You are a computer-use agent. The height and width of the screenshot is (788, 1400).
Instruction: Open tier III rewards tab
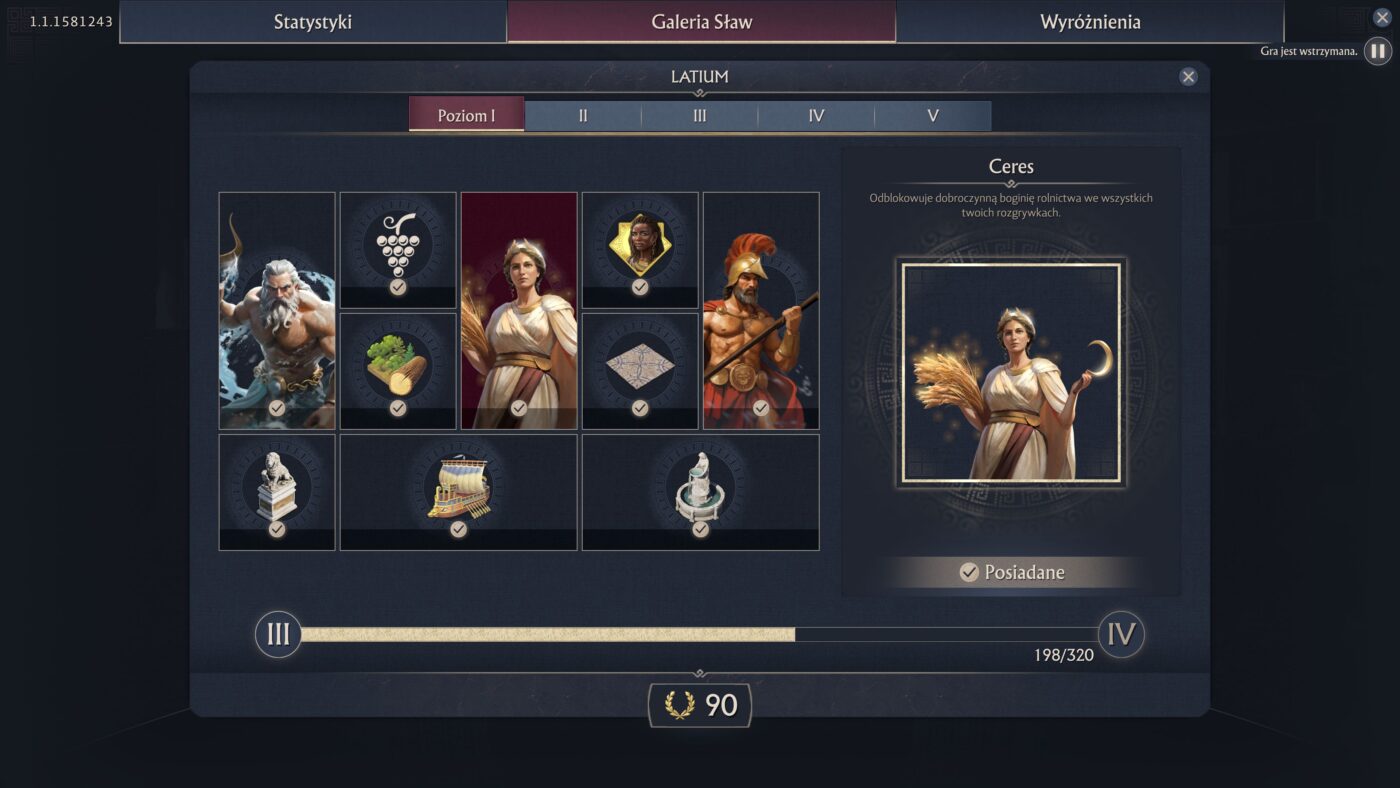click(x=700, y=115)
